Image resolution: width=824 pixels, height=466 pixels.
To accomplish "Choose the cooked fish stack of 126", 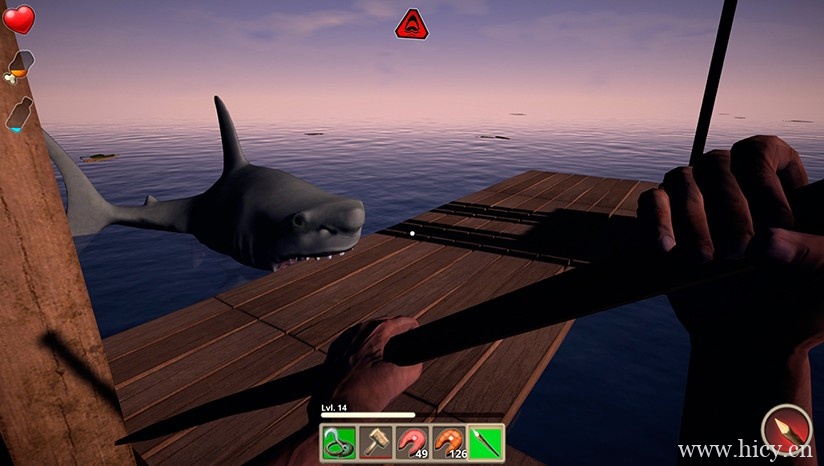I will 449,442.
